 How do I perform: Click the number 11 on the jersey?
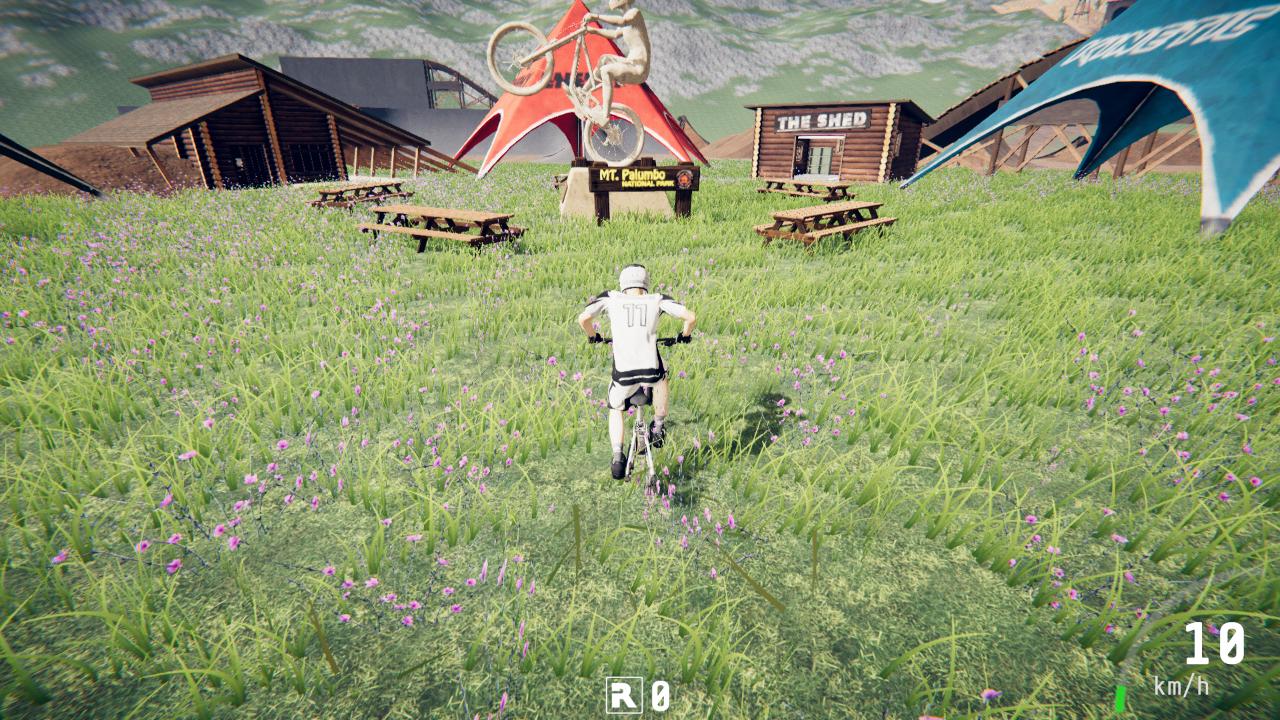pyautogui.click(x=636, y=315)
